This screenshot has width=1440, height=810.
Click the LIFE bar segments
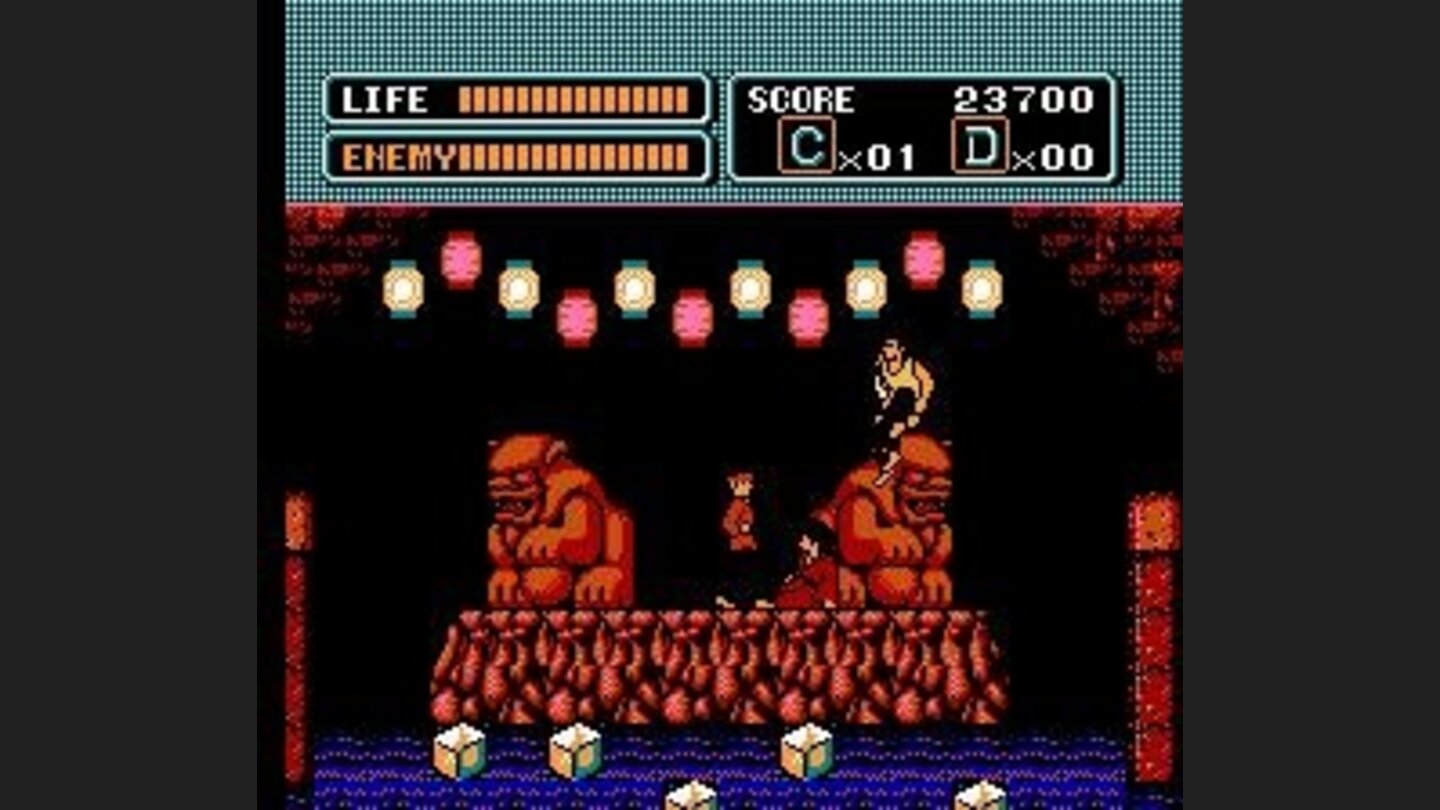point(570,99)
